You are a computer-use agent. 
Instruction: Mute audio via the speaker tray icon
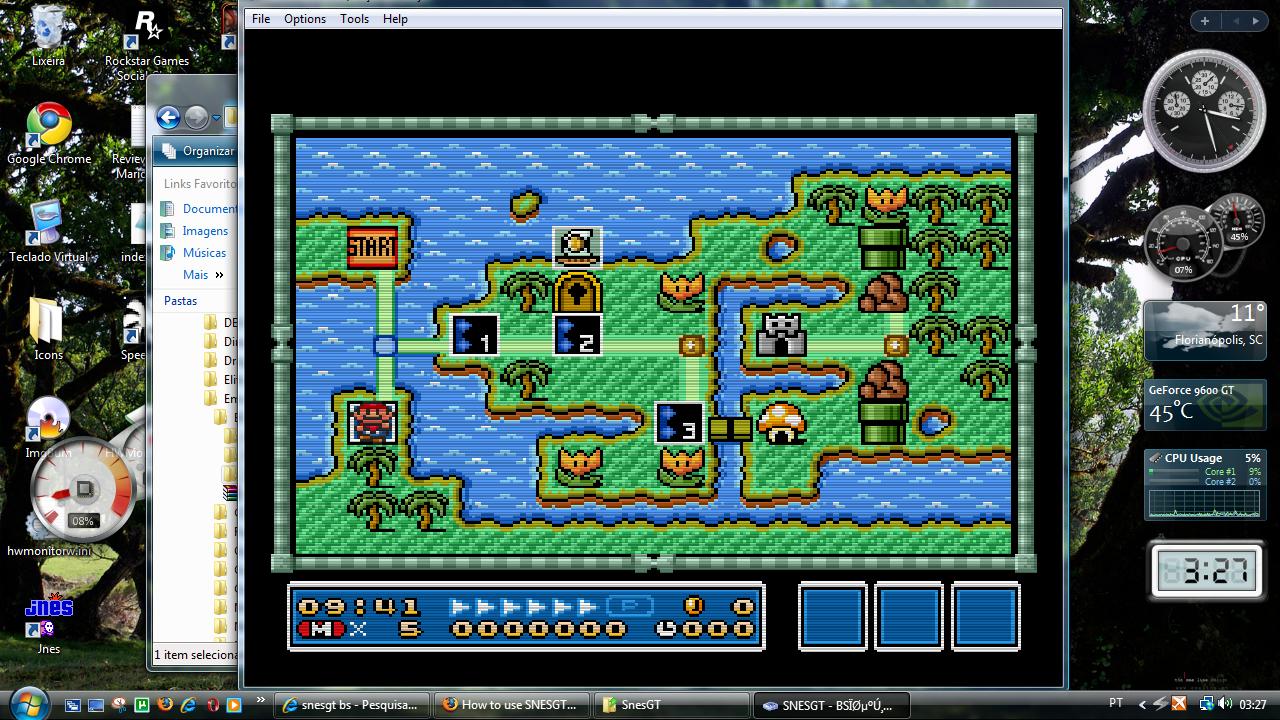1226,704
